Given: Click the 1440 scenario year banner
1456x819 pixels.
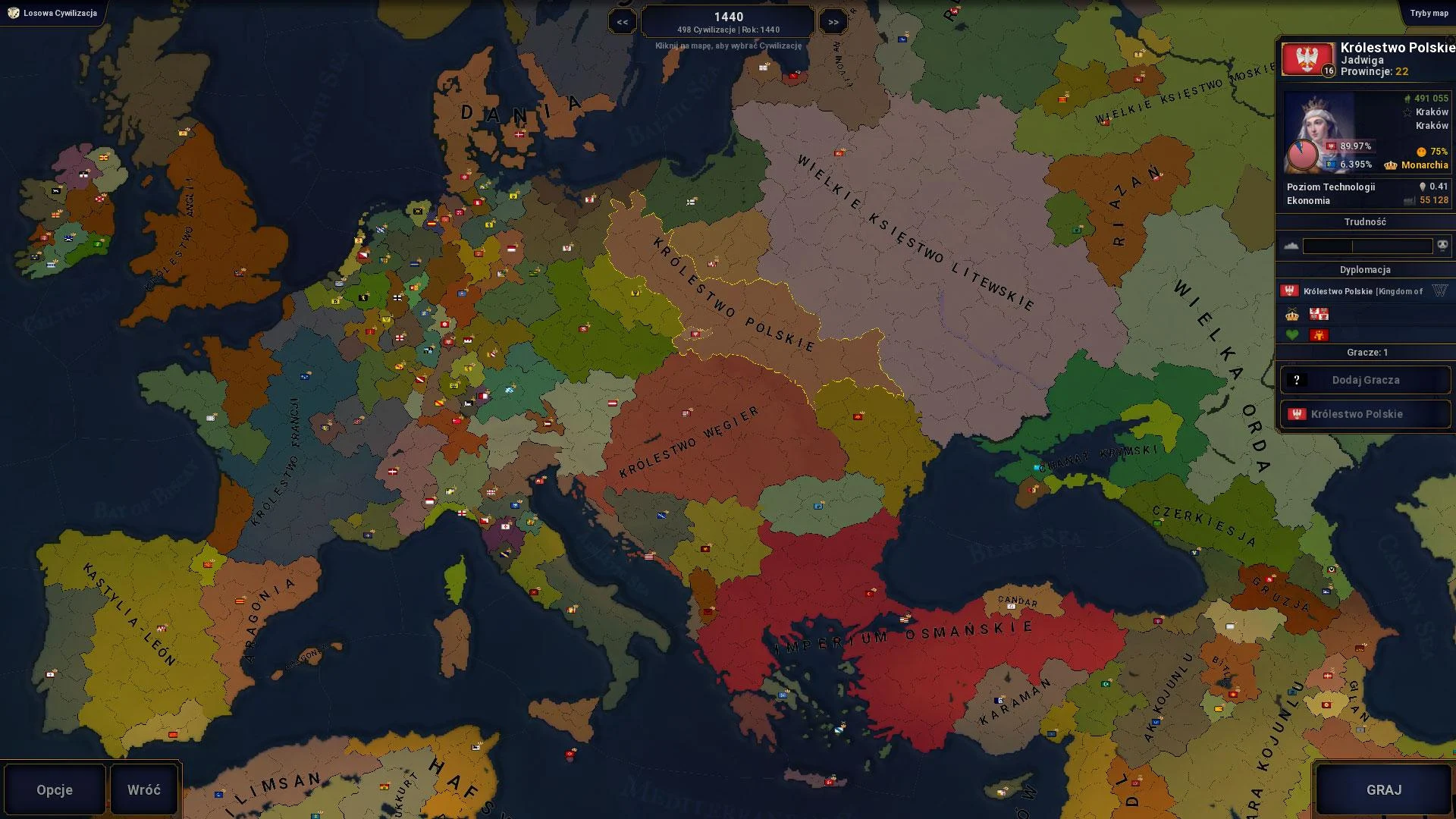Looking at the screenshot, I should pyautogui.click(x=726, y=20).
